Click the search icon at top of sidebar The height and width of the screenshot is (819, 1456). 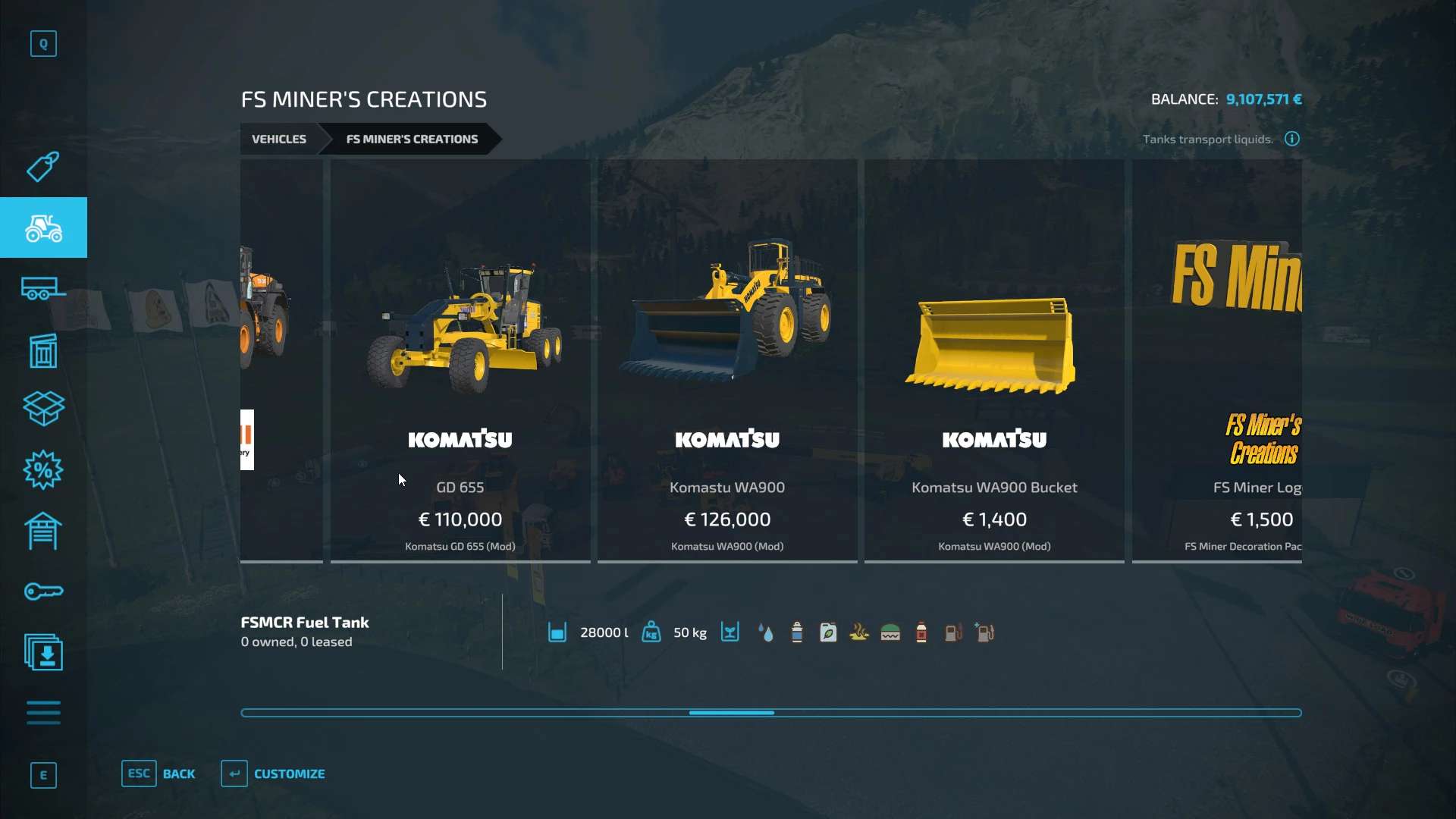(x=43, y=43)
